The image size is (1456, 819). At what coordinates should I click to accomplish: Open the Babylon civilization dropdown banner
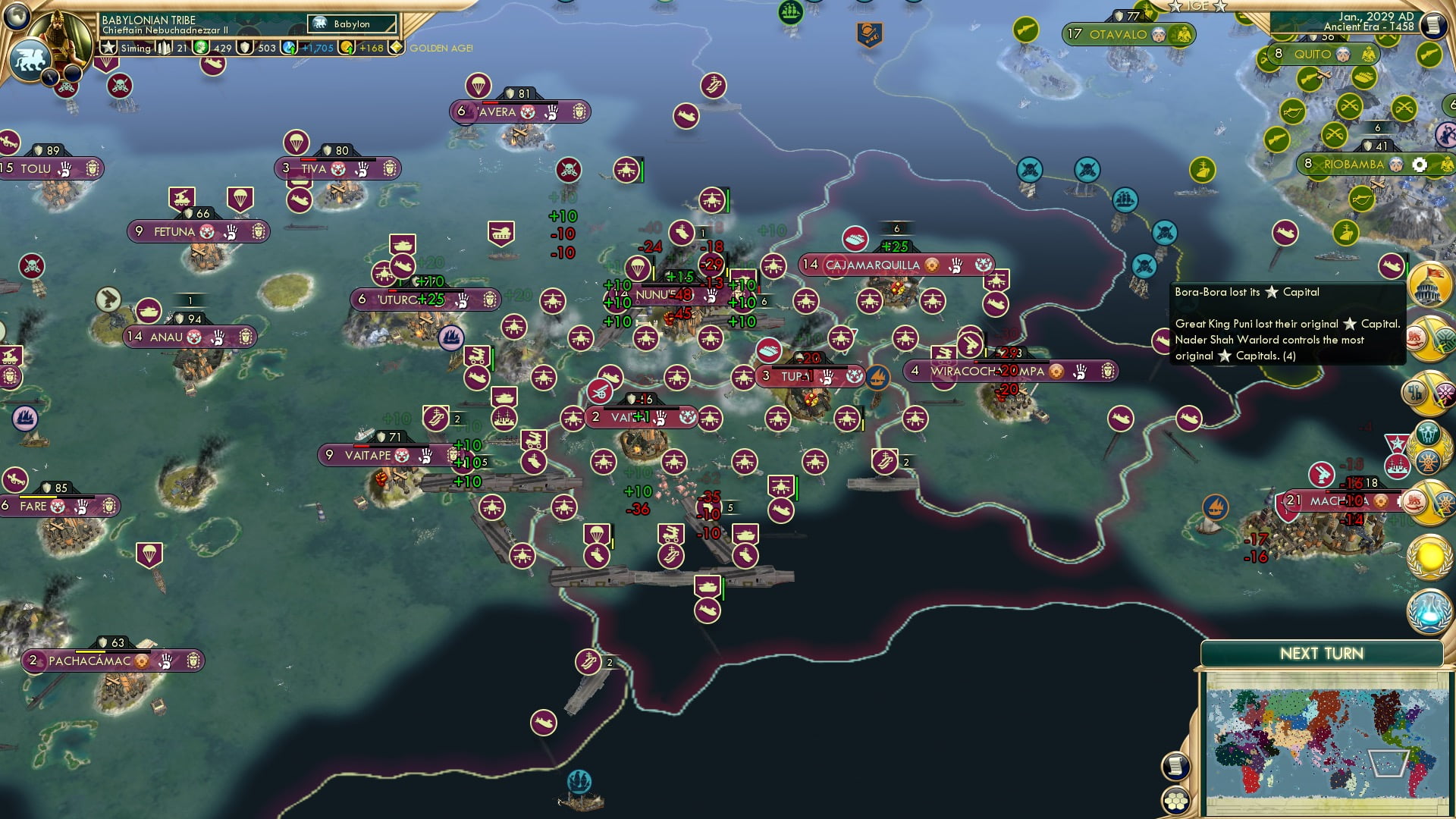[x=353, y=24]
